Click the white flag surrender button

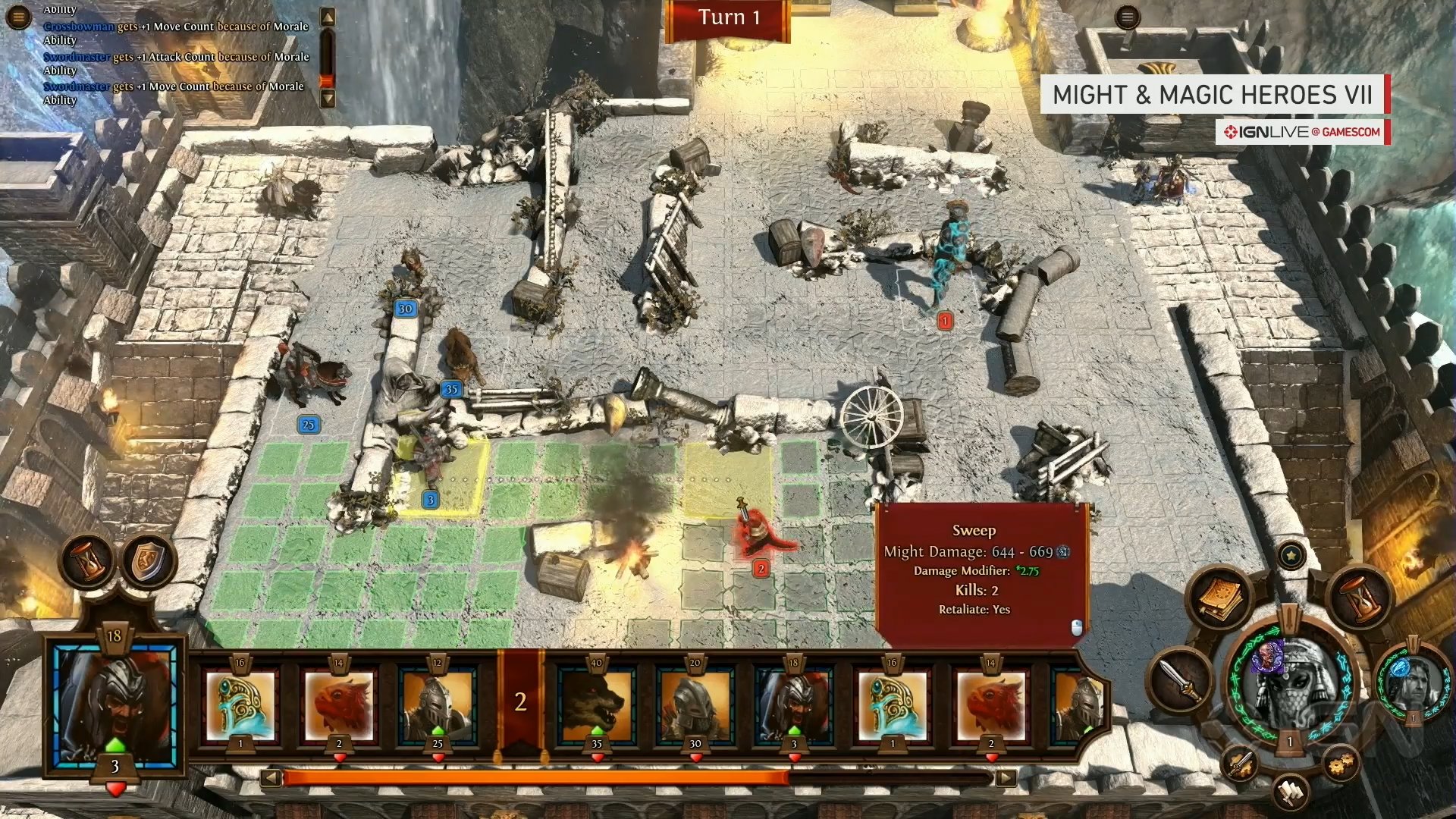pyautogui.click(x=1291, y=792)
